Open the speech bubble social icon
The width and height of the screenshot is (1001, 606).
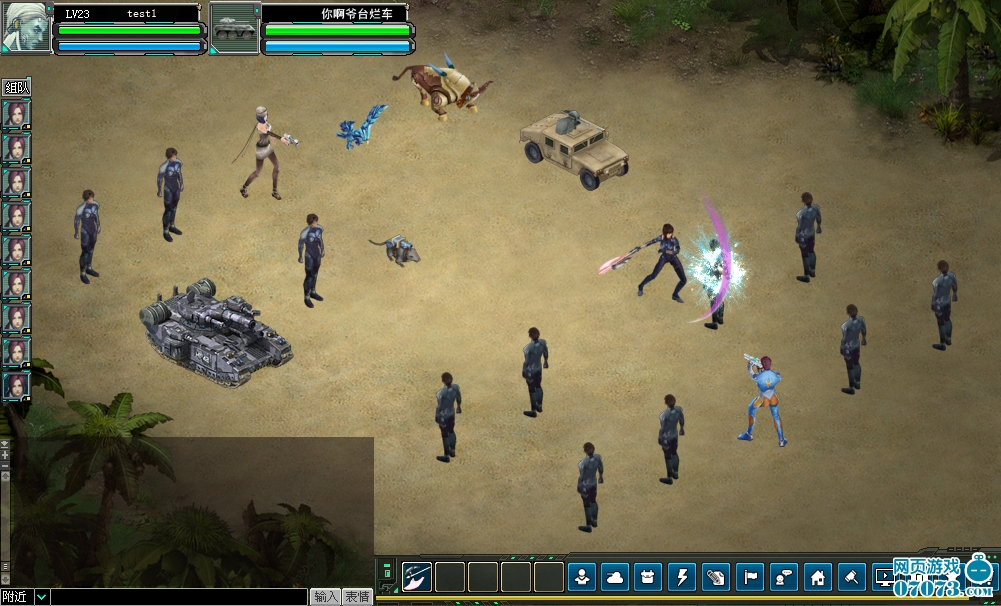pos(784,577)
